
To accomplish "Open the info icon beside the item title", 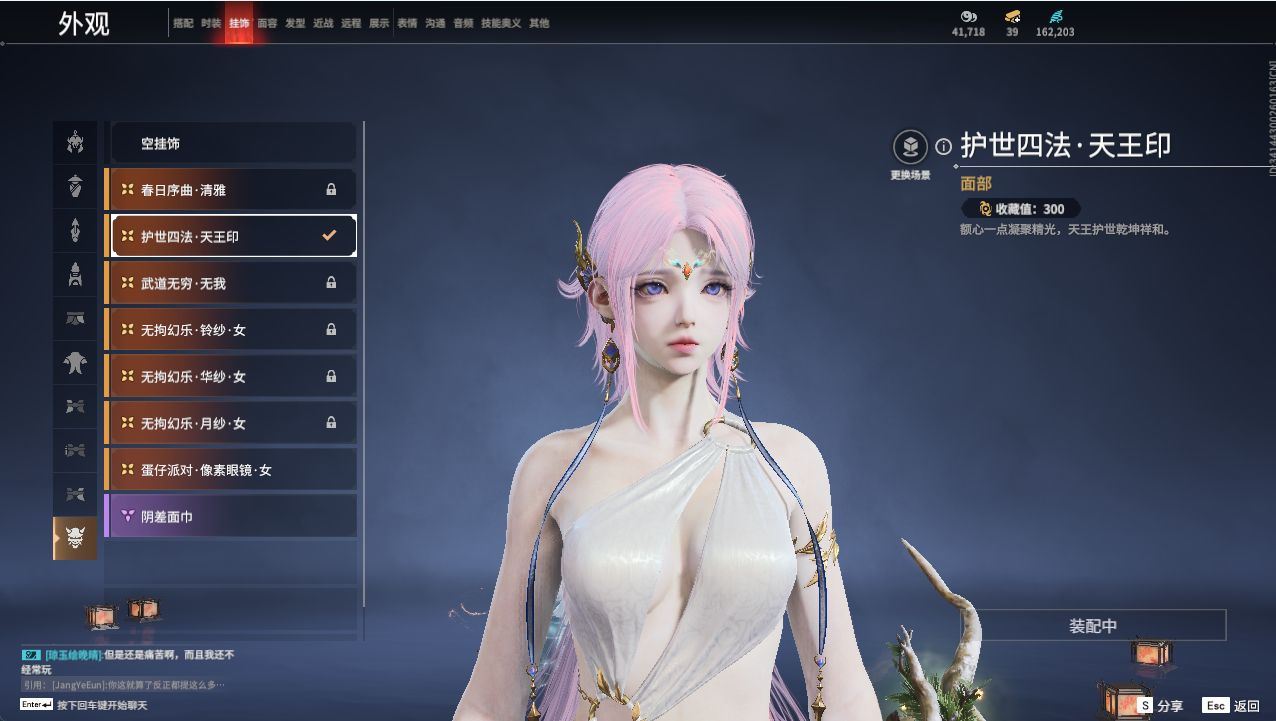I will [x=943, y=147].
